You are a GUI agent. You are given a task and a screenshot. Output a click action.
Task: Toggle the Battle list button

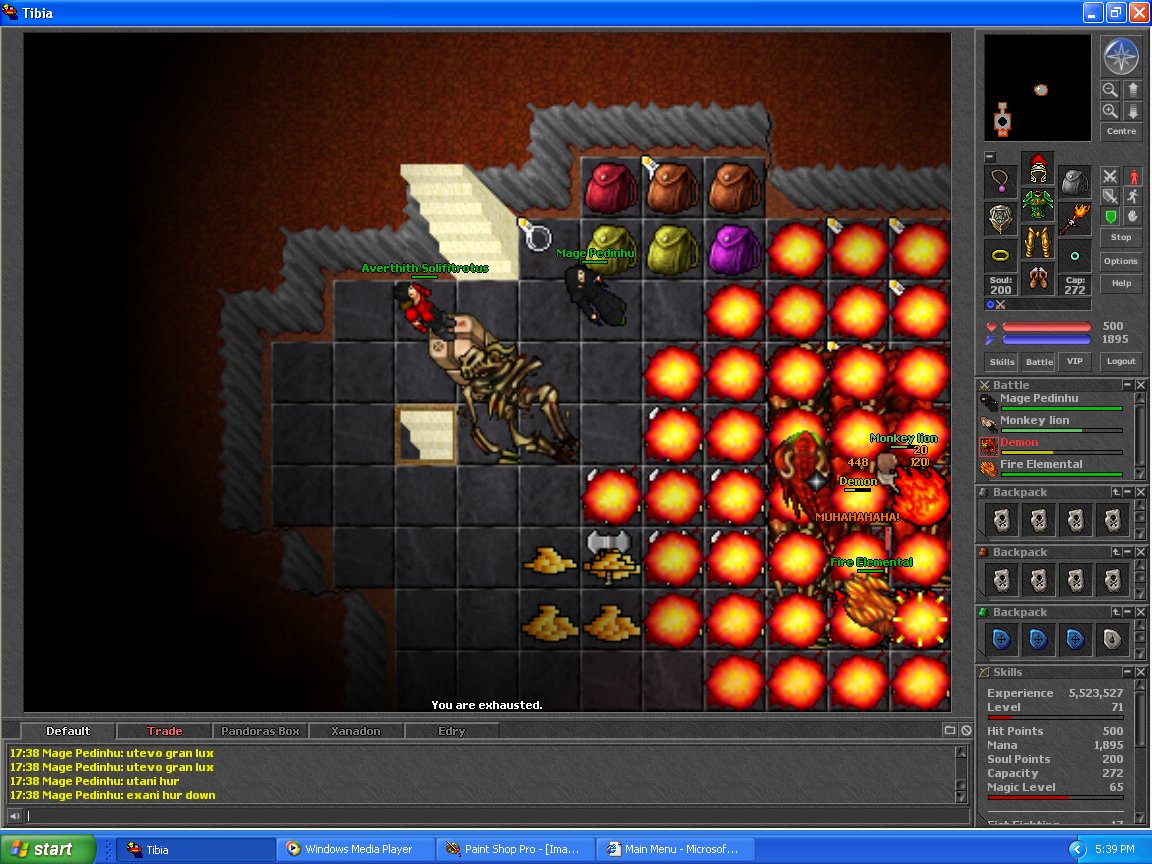point(1039,362)
